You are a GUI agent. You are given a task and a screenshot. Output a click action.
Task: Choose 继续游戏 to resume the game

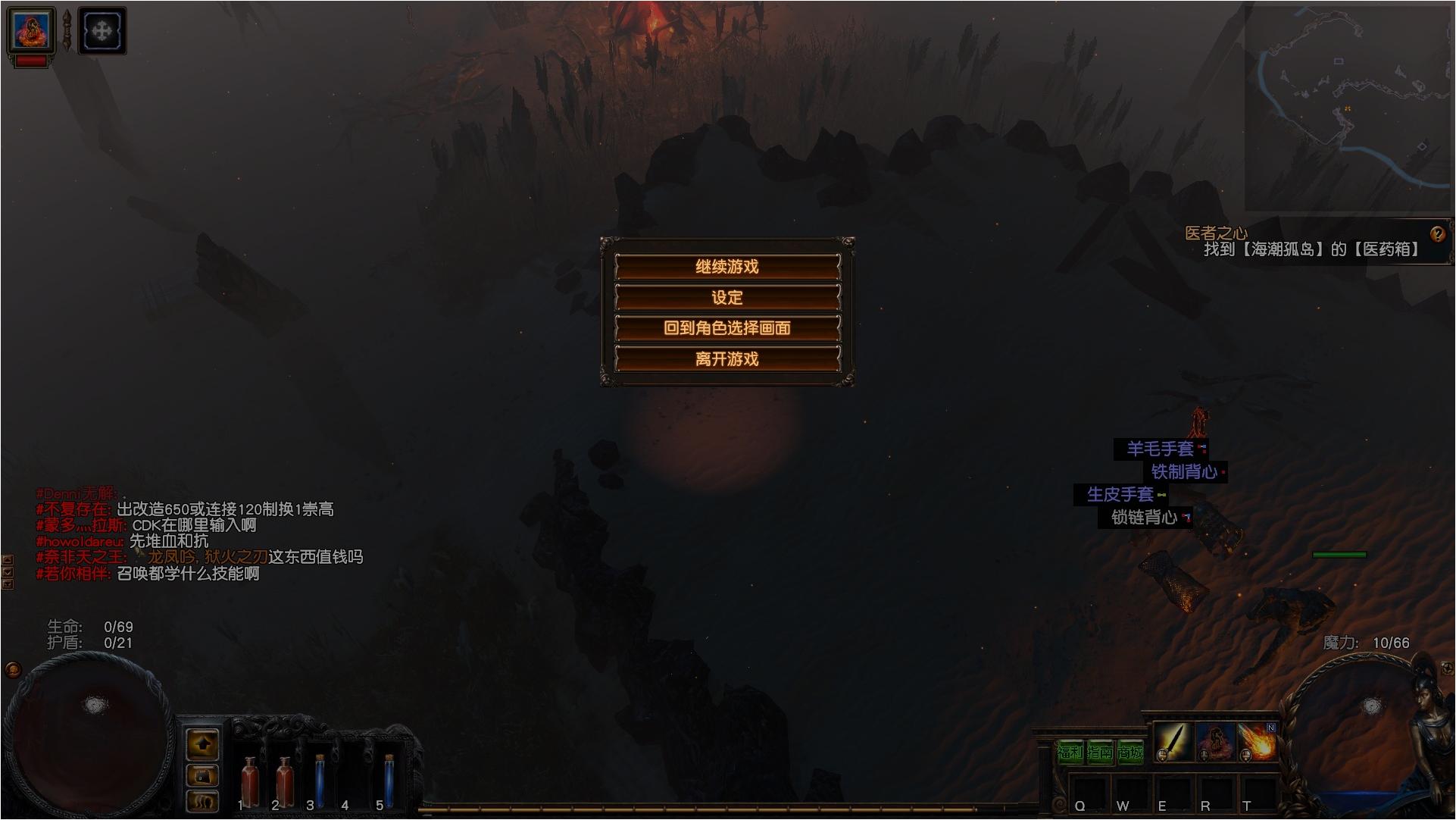(727, 267)
